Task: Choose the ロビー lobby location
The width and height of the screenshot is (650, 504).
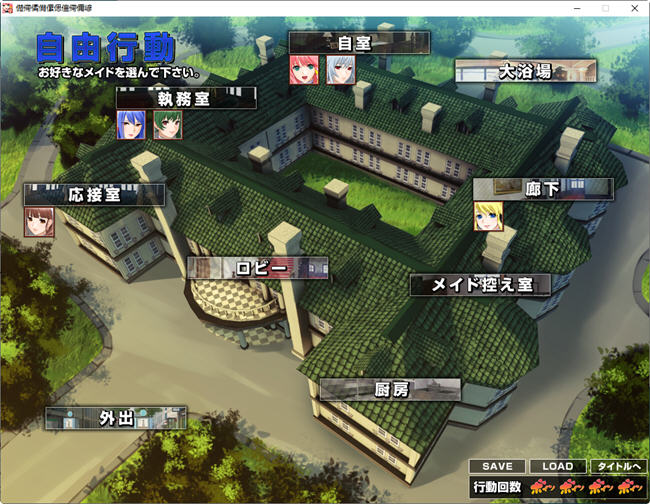Action: 257,268
